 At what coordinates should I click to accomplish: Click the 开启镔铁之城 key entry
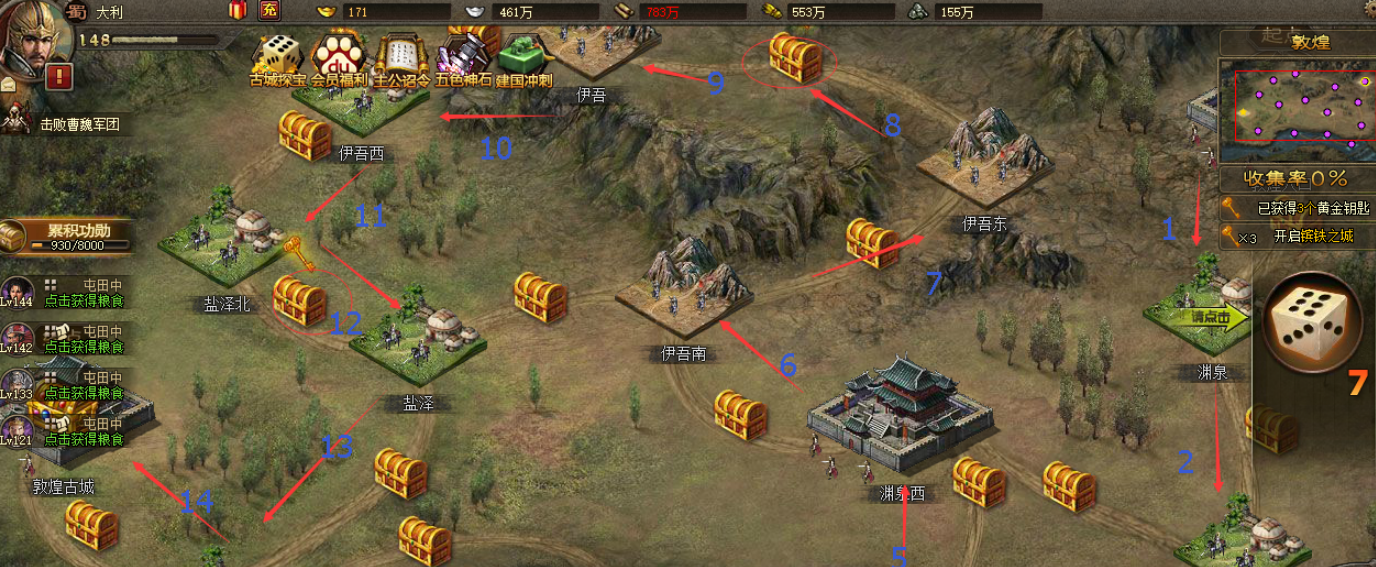point(1298,237)
